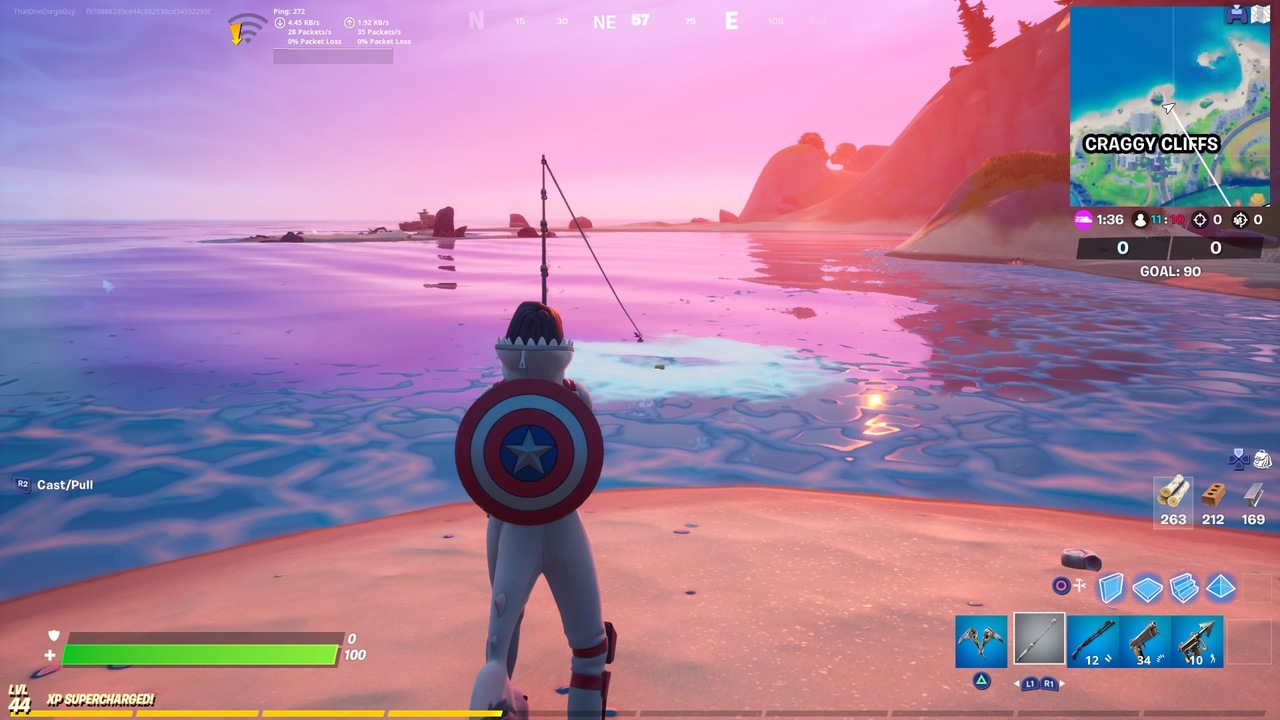Click the eliminations crosshair counter icon

click(x=1199, y=220)
